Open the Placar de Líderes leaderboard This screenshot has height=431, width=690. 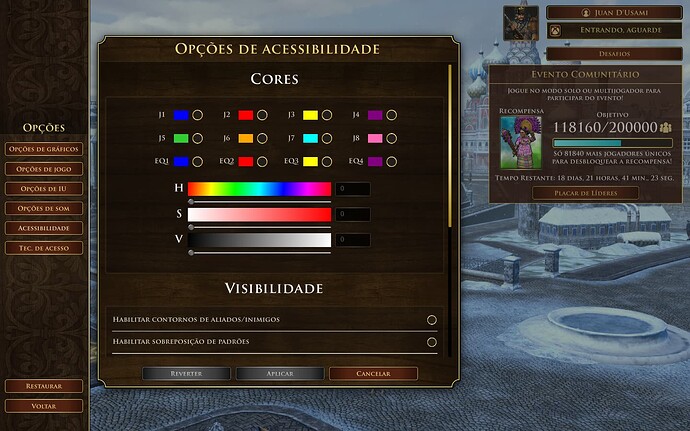(585, 193)
